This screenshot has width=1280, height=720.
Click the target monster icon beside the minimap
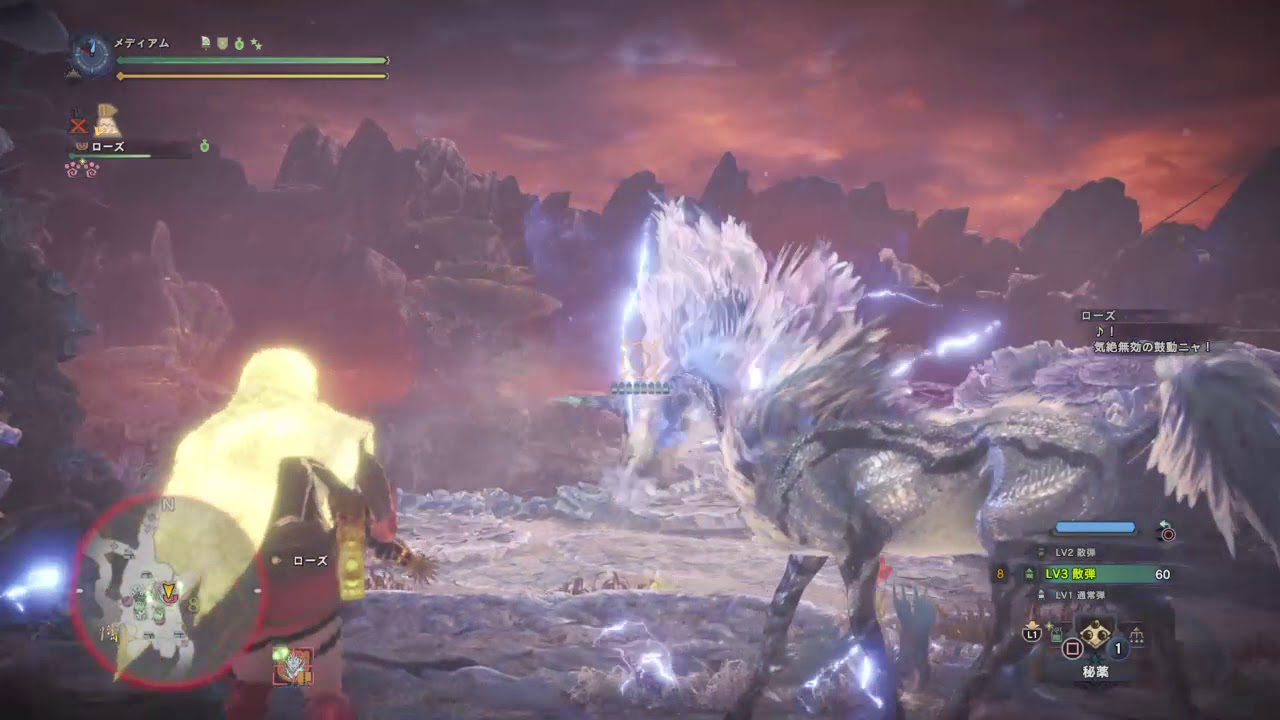tap(293, 665)
